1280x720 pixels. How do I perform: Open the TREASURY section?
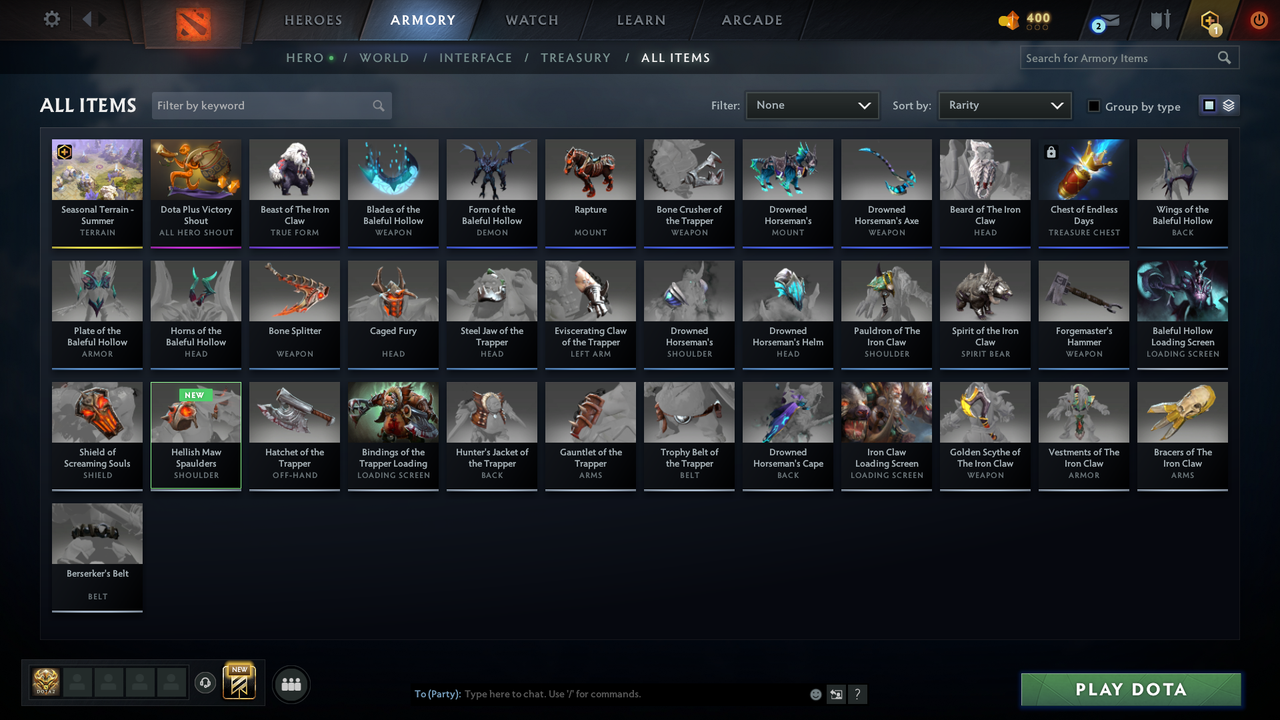[575, 57]
